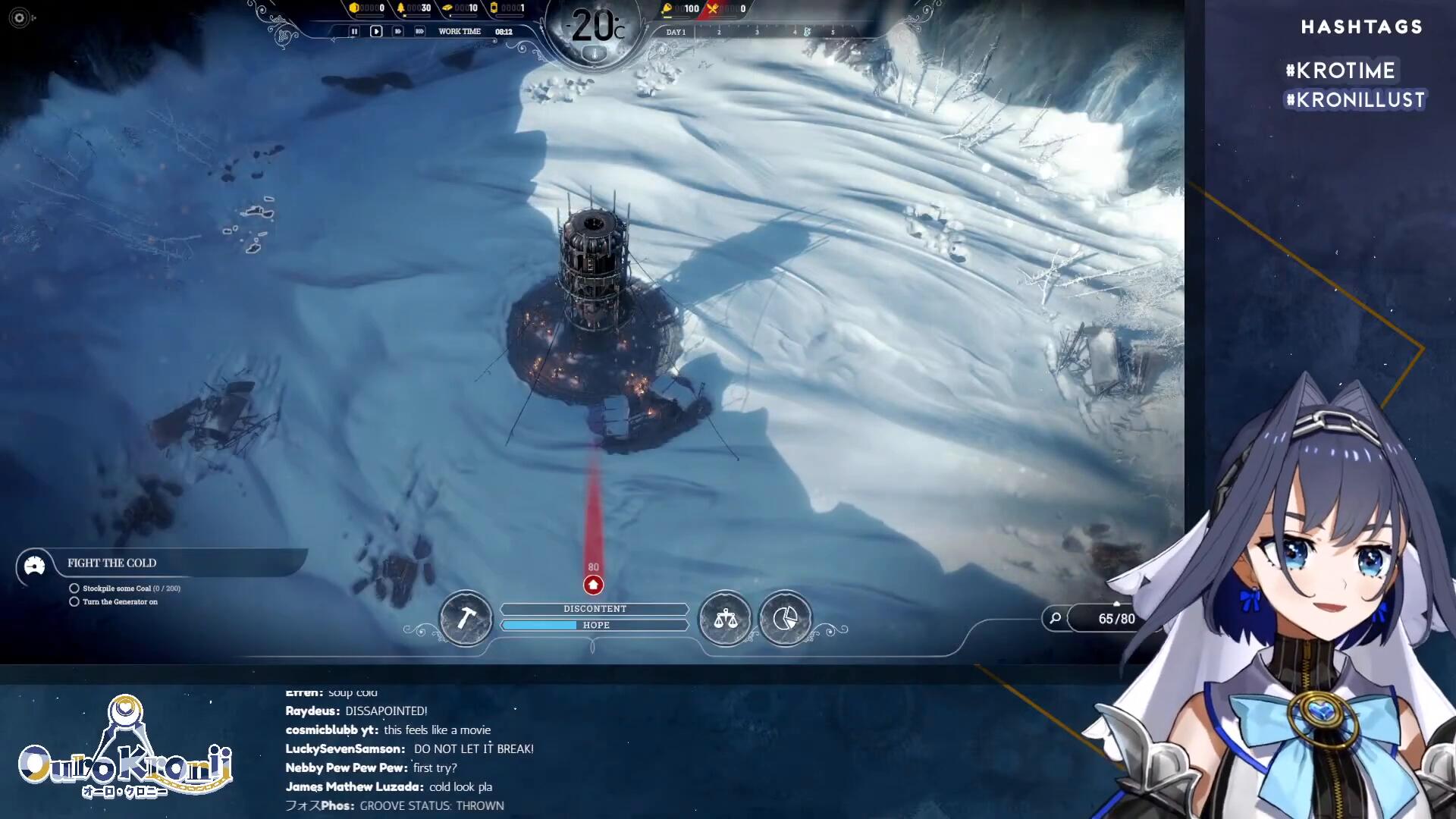Pause the game with the pause button

click(353, 31)
